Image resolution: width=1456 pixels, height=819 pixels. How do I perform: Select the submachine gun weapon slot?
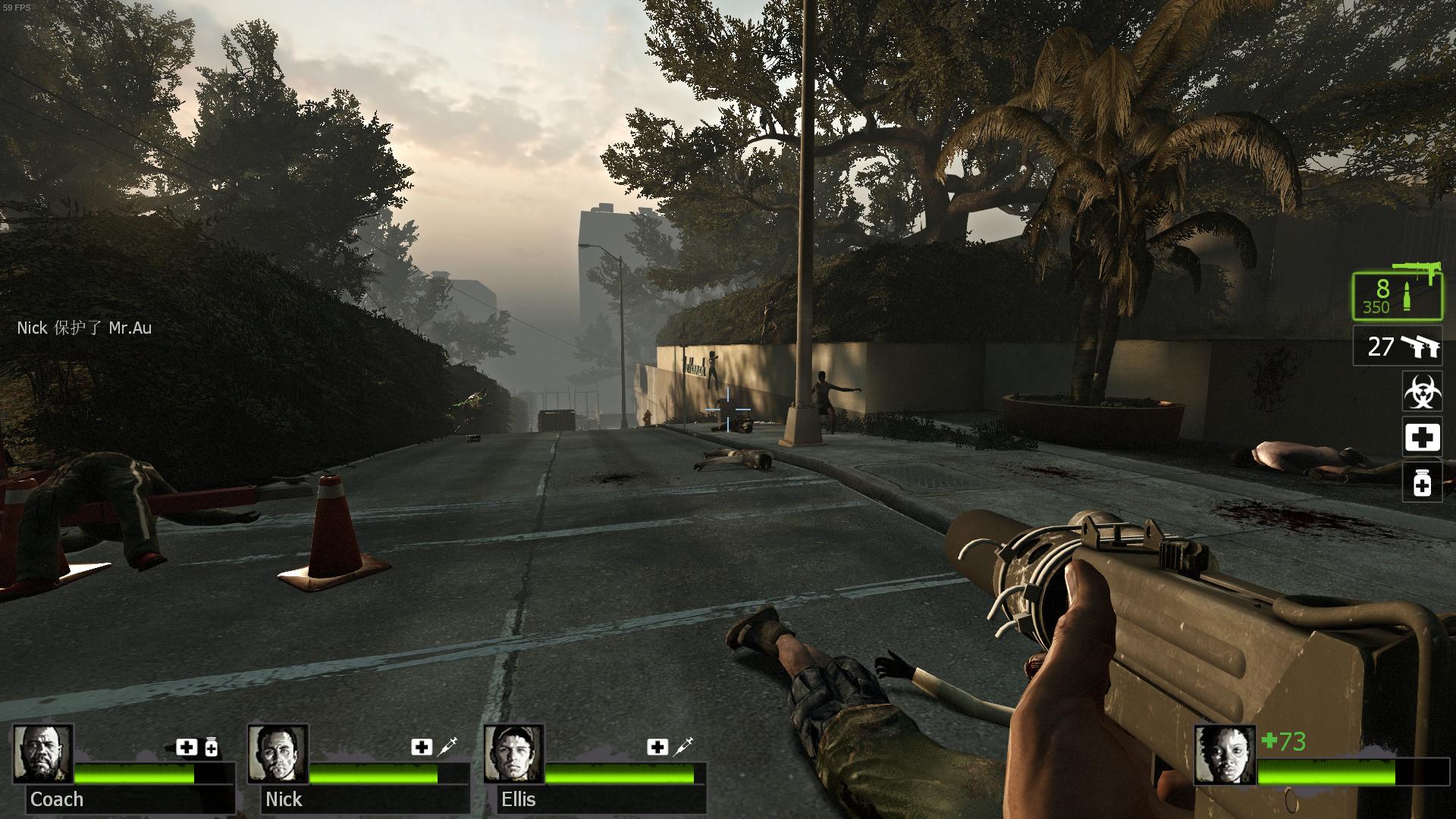tap(1397, 296)
